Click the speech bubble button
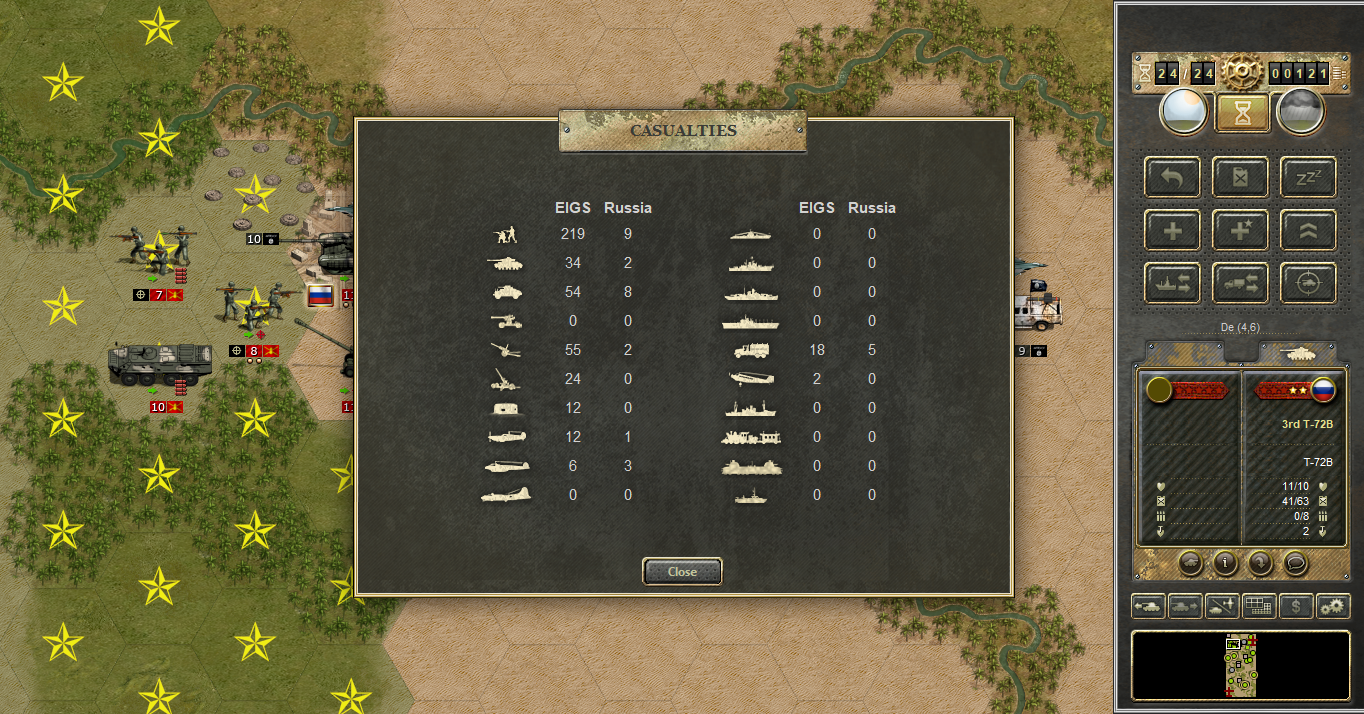The image size is (1364, 714). click(1295, 562)
